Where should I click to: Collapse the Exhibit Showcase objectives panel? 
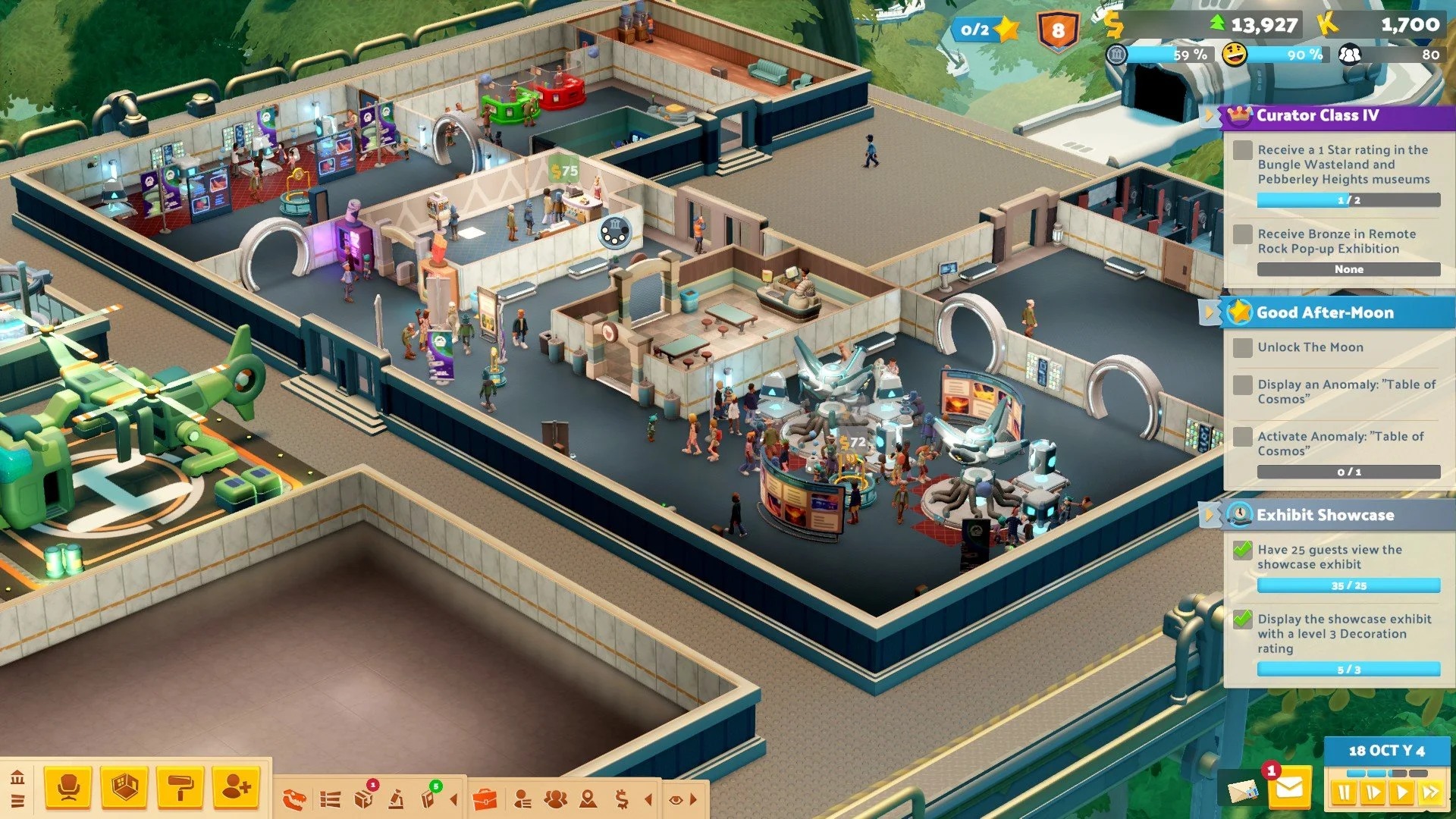point(1209,515)
